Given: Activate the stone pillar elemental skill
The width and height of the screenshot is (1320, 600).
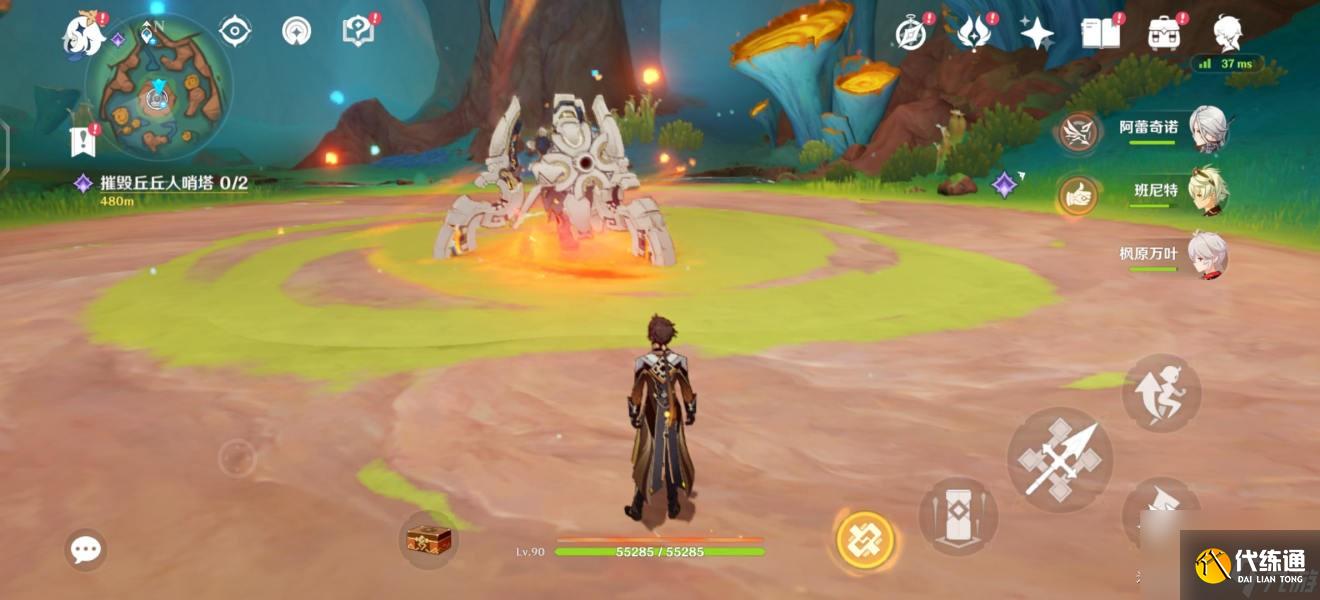Looking at the screenshot, I should [958, 516].
